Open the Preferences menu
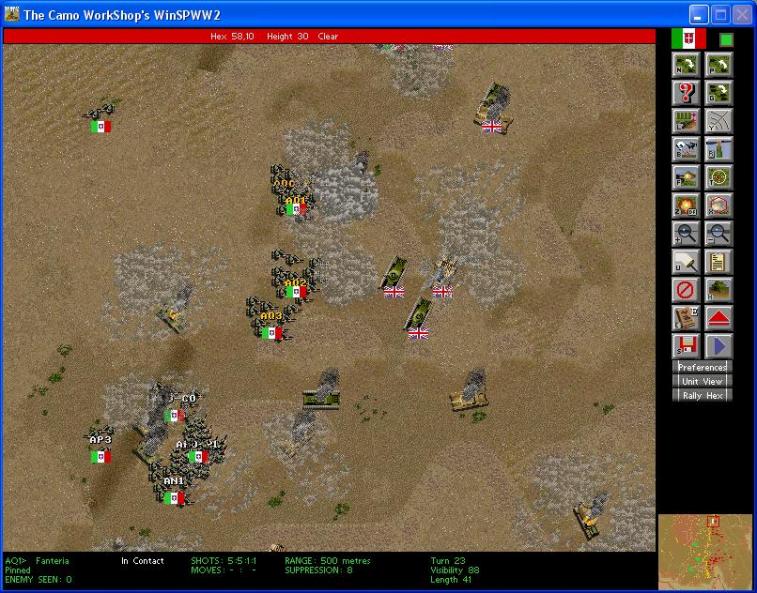Viewport: 757px width, 593px height. (x=703, y=367)
